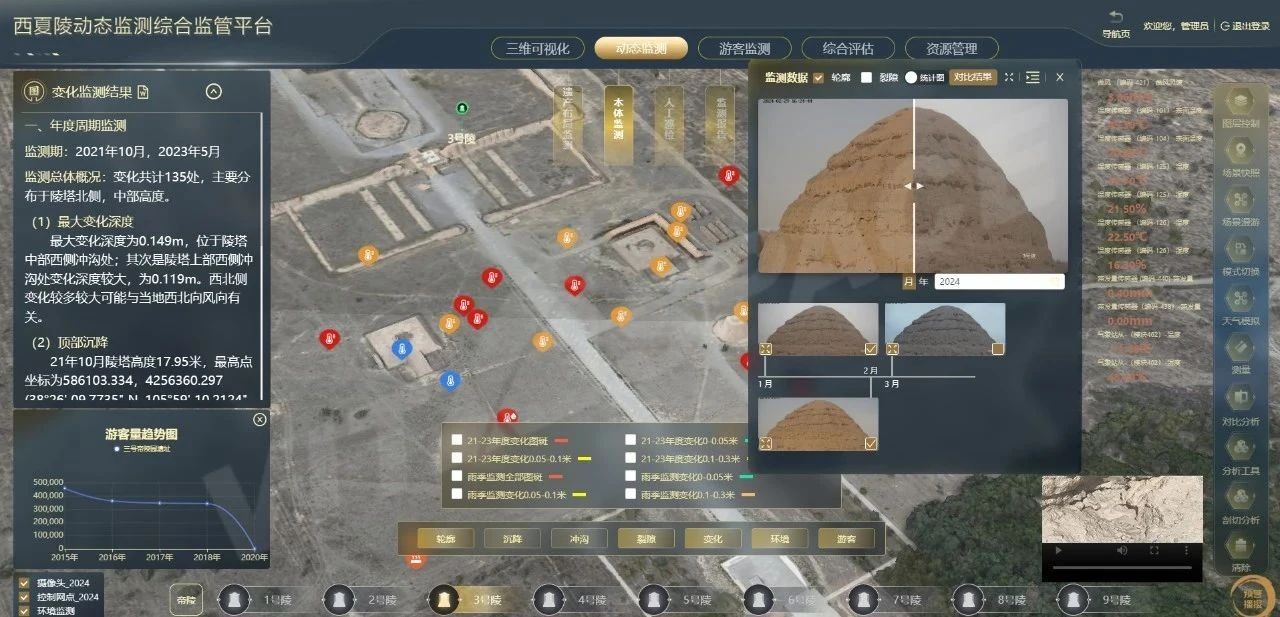Toggle the 摄像头_2024 layer checkbox
Viewport: 1280px width, 617px height.
(x=24, y=583)
